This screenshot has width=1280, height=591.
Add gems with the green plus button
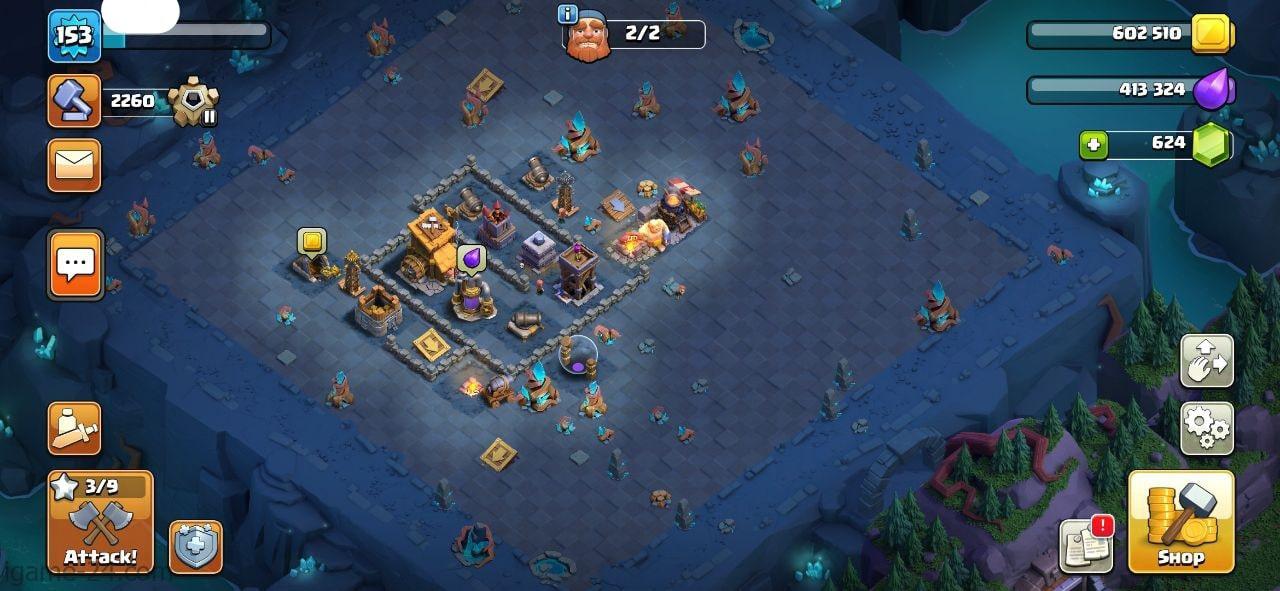click(1093, 145)
